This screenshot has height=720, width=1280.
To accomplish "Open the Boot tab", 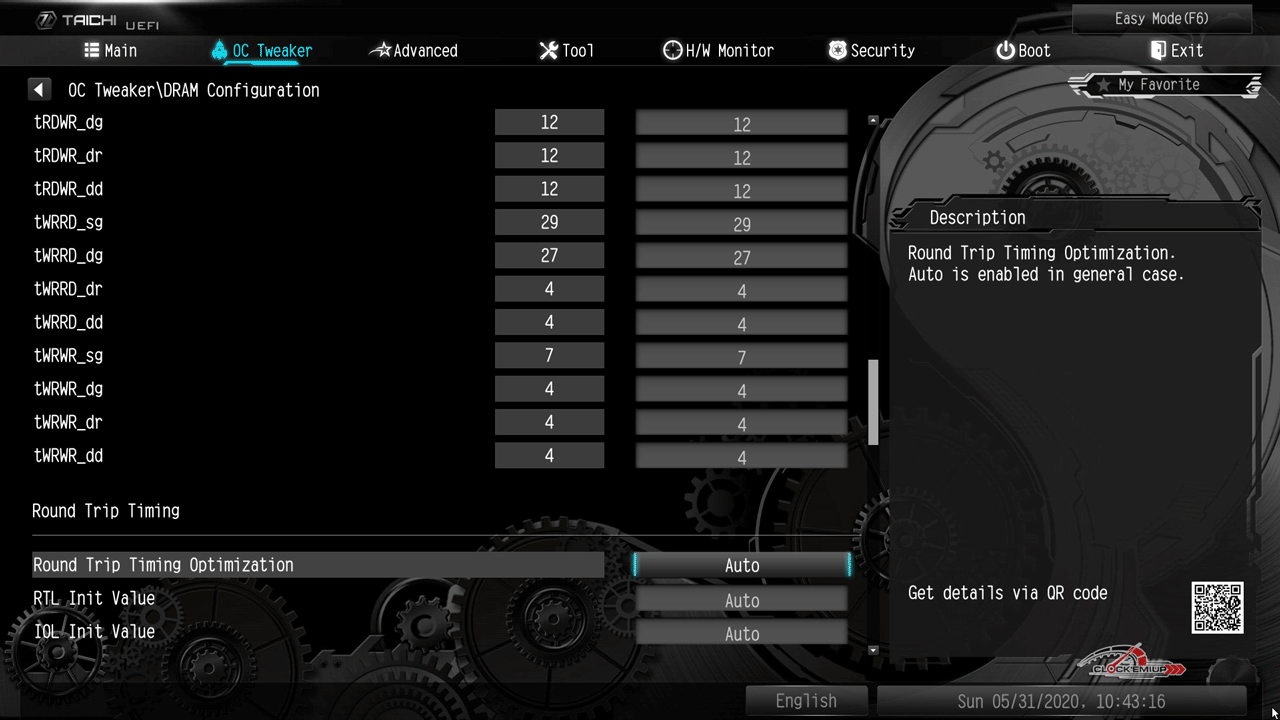I will [x=1023, y=51].
